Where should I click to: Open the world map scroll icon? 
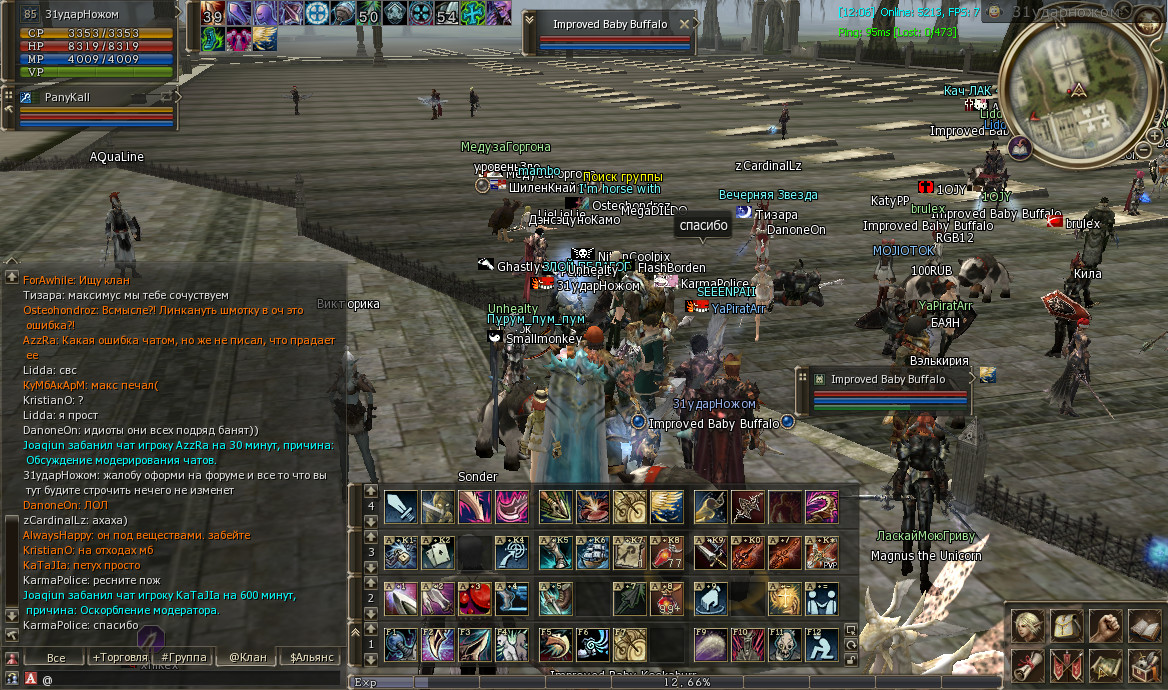(x=1105, y=665)
